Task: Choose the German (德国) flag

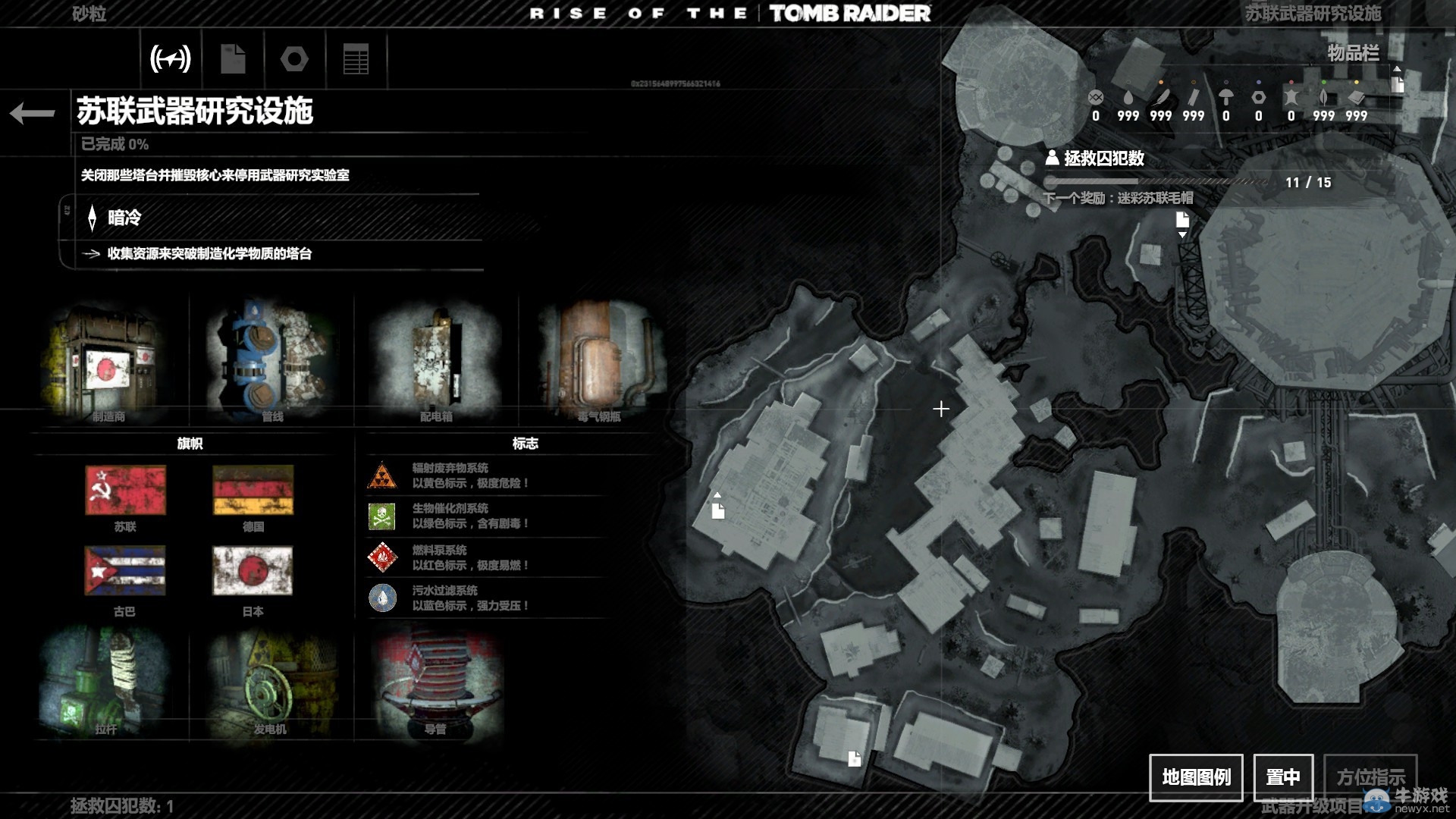Action: [253, 490]
